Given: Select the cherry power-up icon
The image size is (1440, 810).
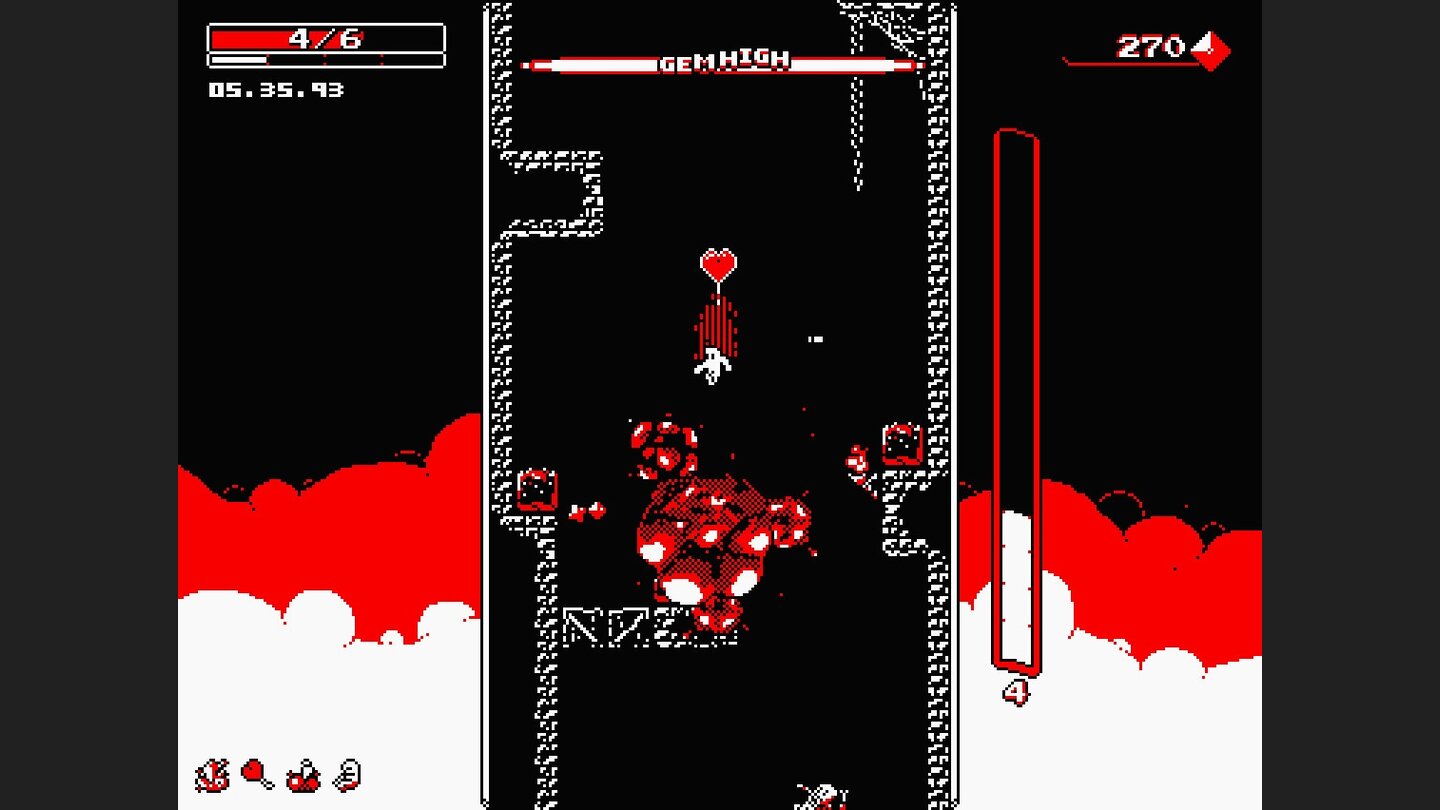Looking at the screenshot, I should click(302, 777).
